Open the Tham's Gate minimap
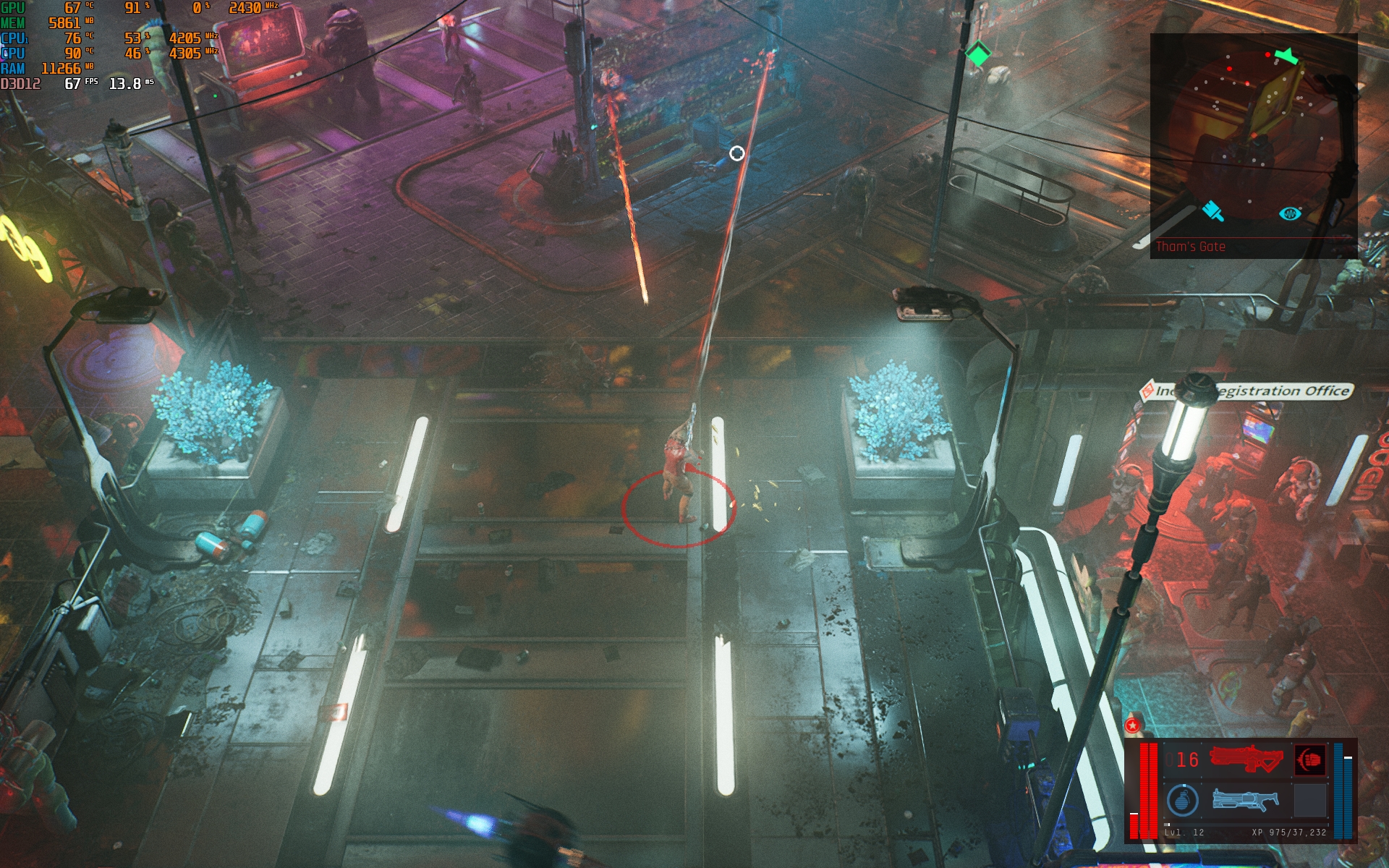Screen dimensions: 1389x868 (1253, 145)
